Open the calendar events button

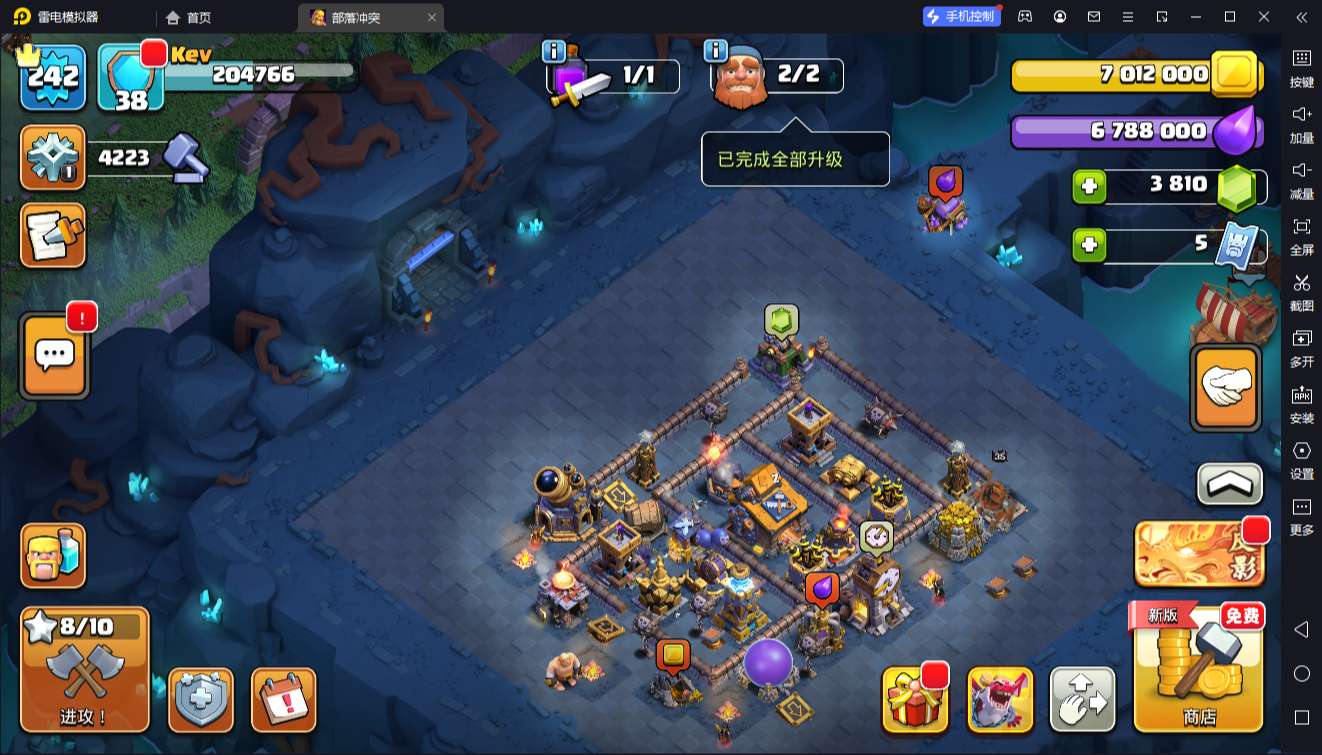tap(283, 699)
